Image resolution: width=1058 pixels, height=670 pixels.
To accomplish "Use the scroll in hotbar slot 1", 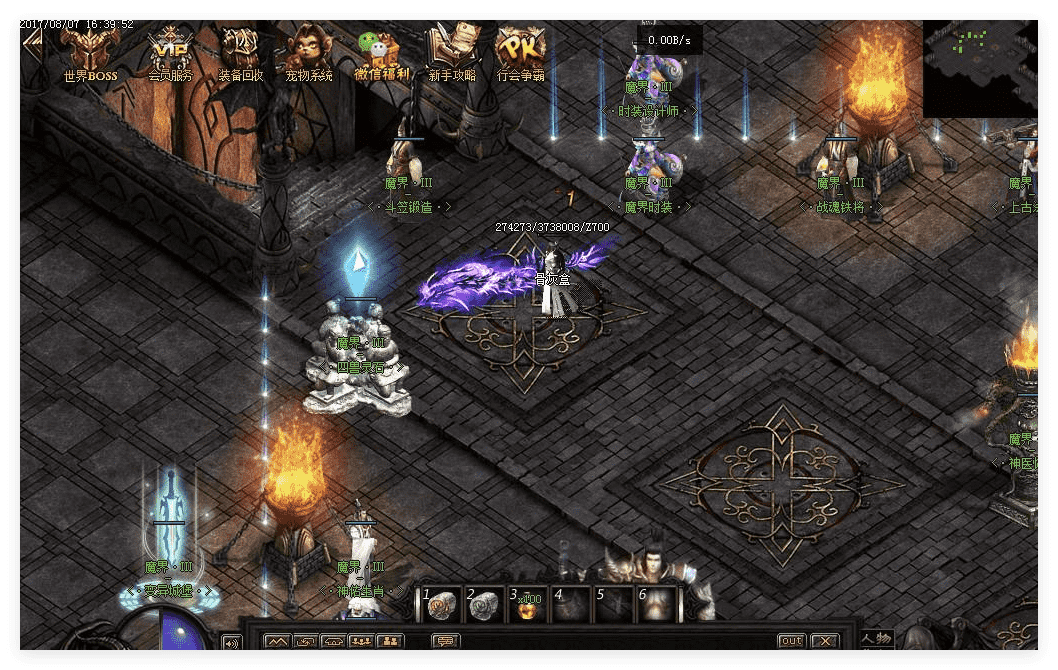I will 441,606.
